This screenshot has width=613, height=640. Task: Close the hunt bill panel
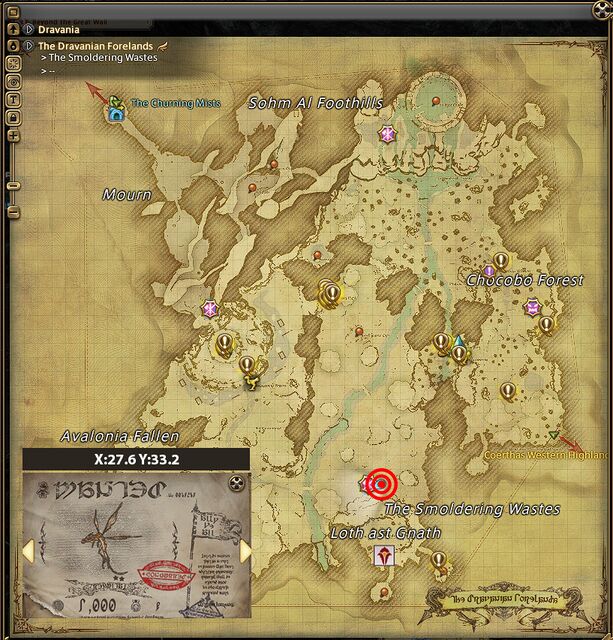[237, 484]
